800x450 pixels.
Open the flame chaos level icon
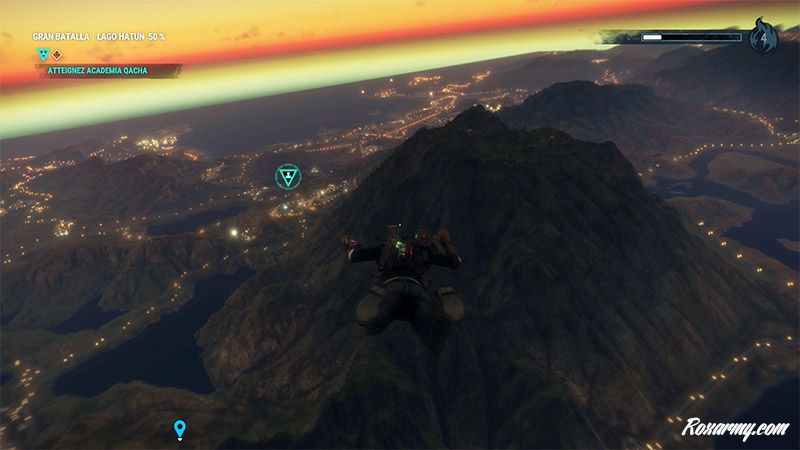763,39
